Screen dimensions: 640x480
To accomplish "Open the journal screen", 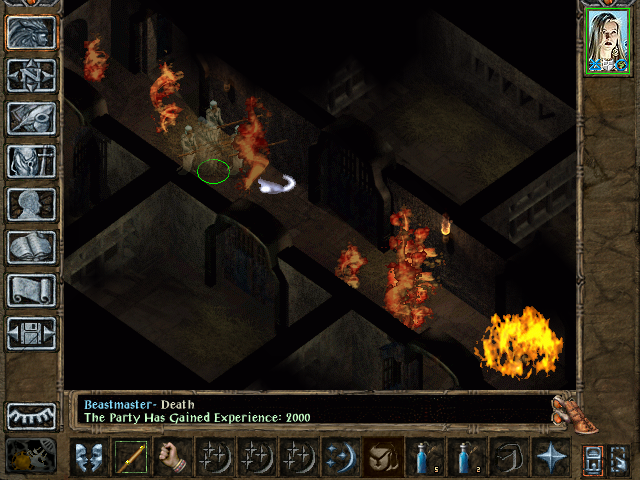I will 31,118.
